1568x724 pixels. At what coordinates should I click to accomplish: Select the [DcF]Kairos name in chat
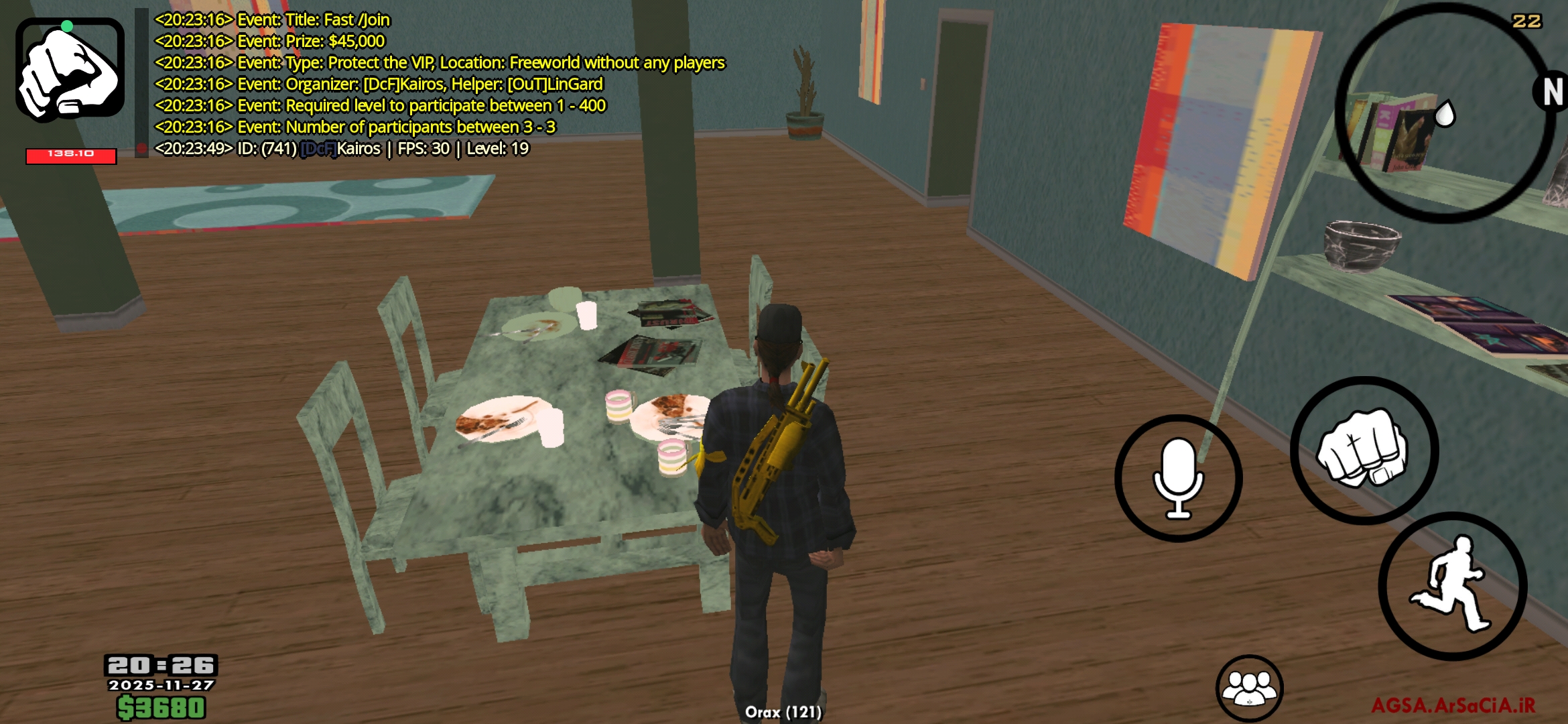coord(340,149)
